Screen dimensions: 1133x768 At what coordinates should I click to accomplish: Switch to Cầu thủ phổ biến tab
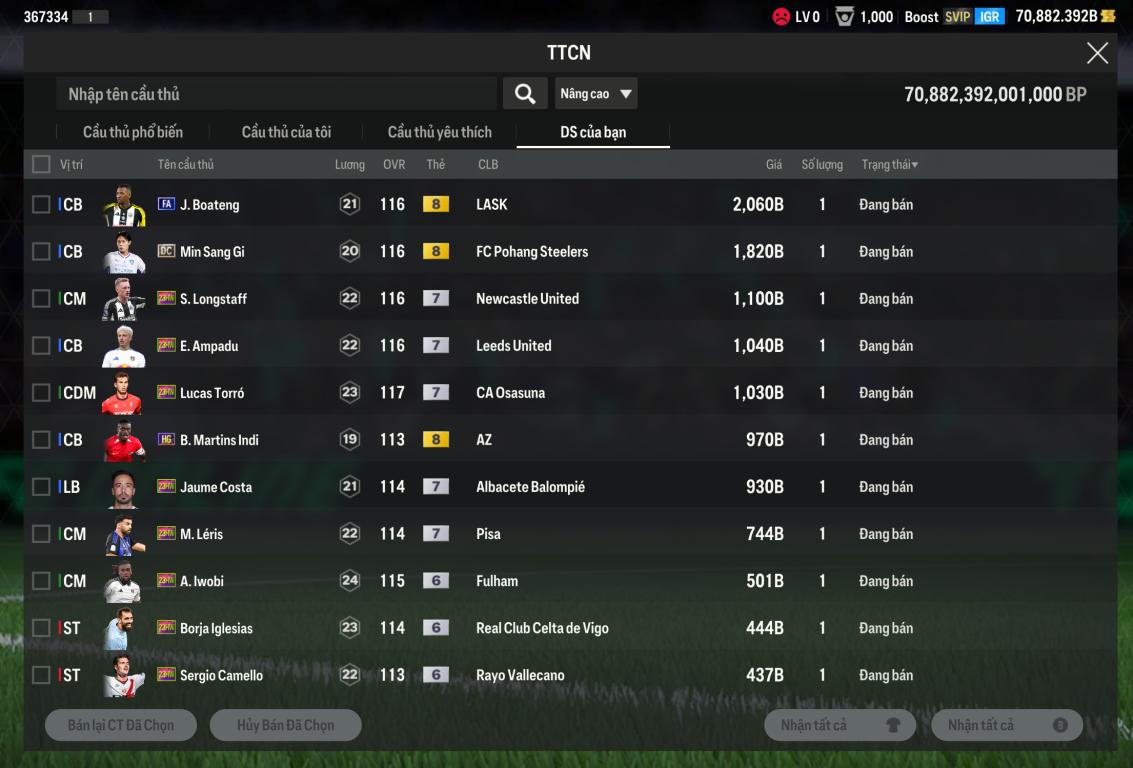[133, 132]
